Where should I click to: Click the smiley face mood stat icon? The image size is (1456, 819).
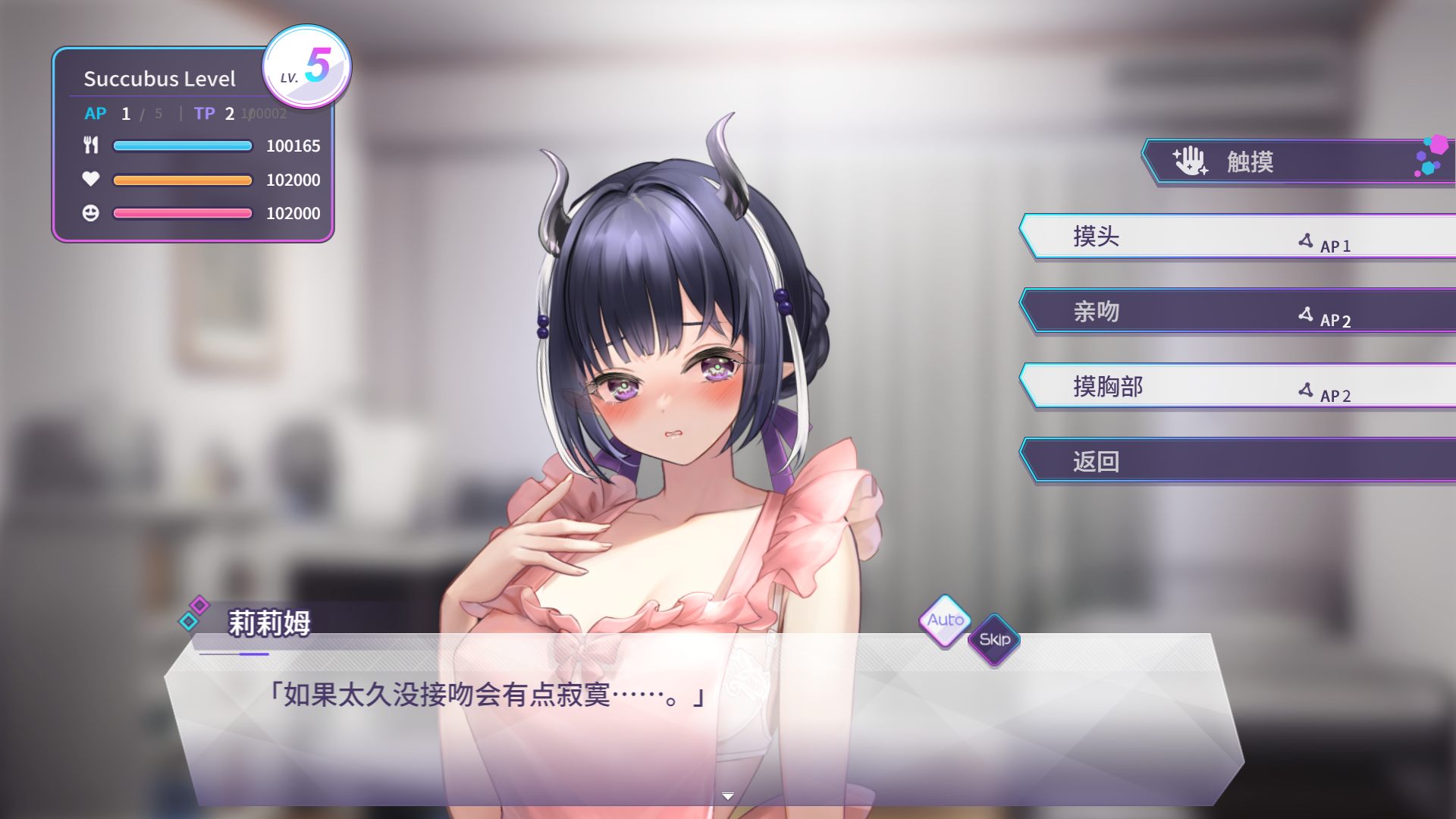[93, 213]
